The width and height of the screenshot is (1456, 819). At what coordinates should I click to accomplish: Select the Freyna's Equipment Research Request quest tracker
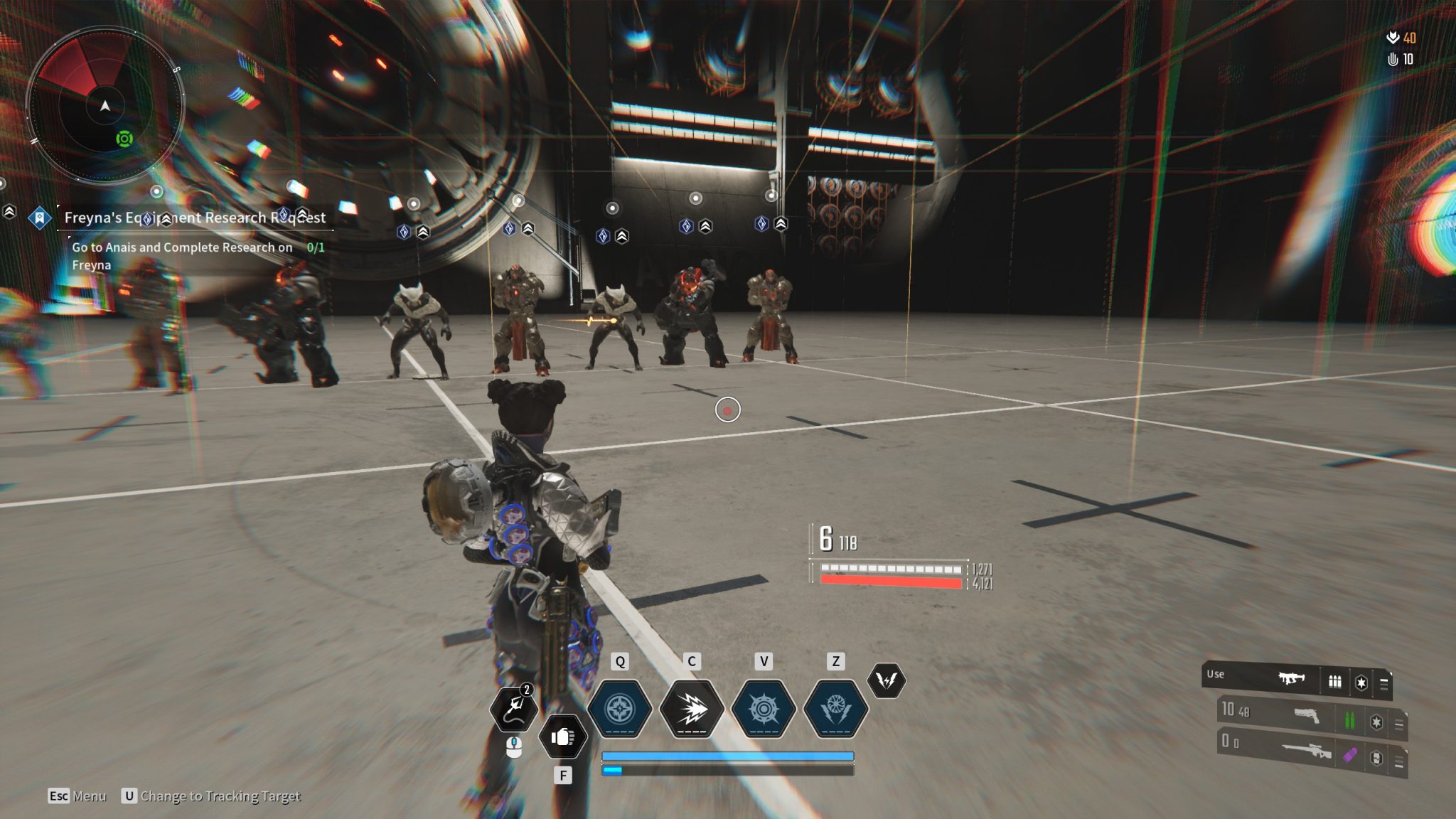pos(194,218)
